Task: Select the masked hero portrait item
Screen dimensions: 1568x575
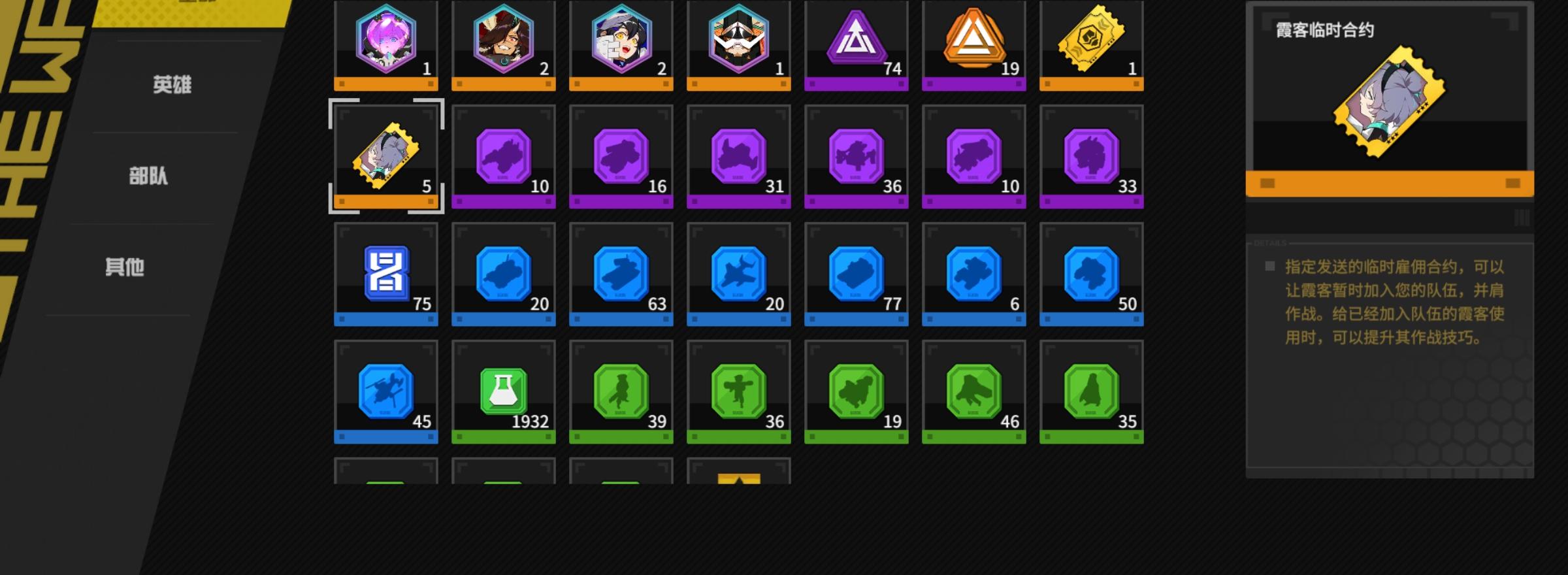Action: coord(739,42)
